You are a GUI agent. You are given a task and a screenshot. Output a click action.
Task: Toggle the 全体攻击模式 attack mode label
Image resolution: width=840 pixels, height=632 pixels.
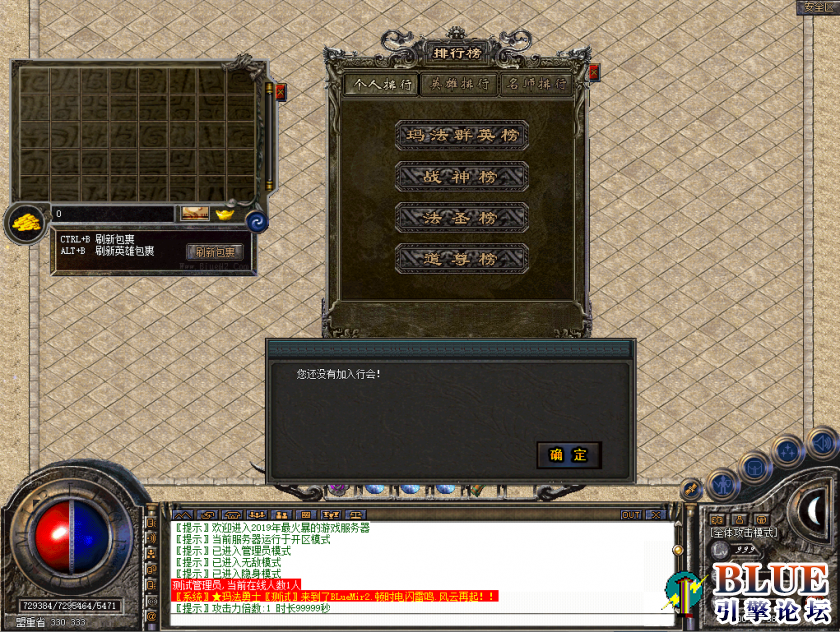coord(744,534)
